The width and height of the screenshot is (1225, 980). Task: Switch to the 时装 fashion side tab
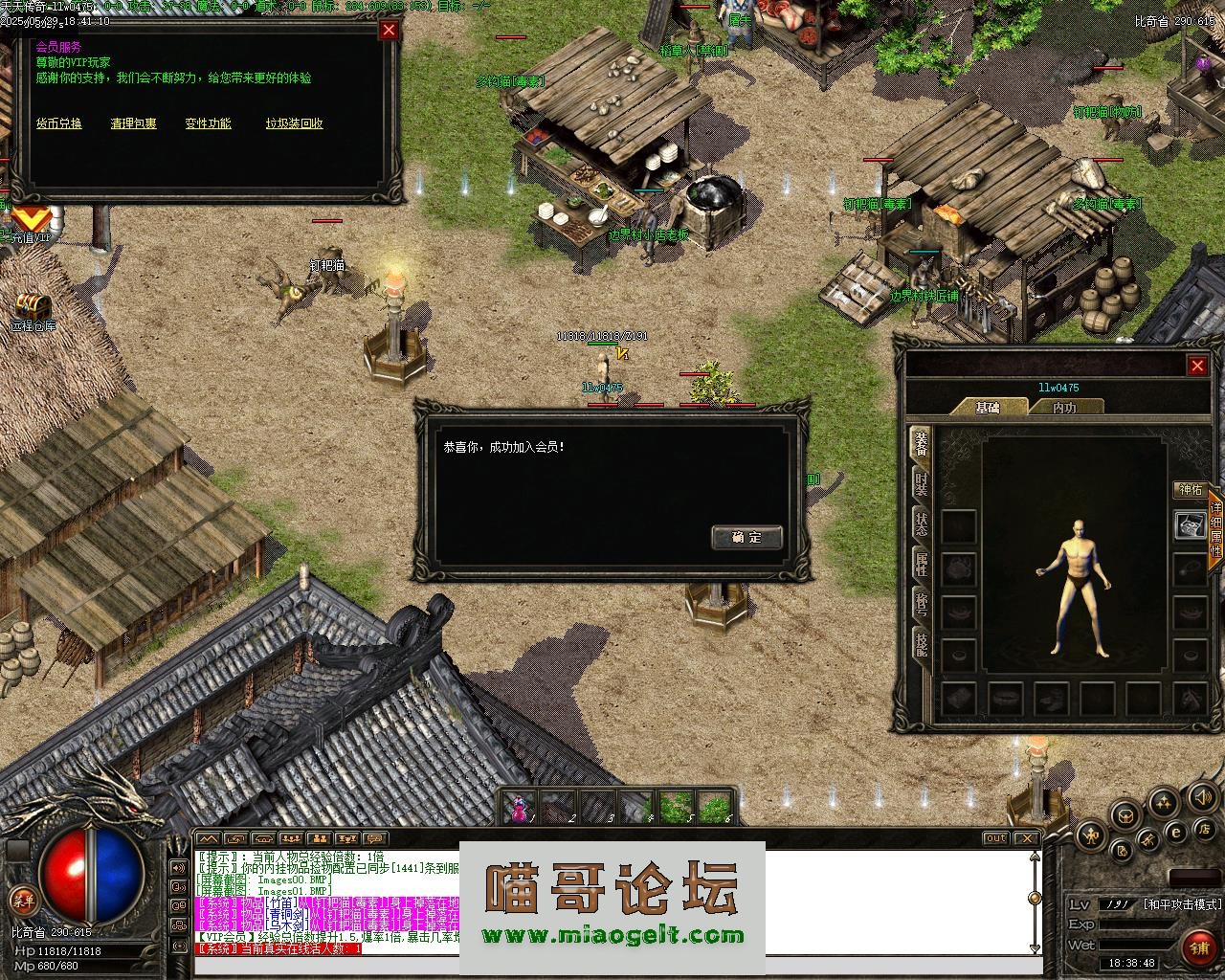pos(921,484)
